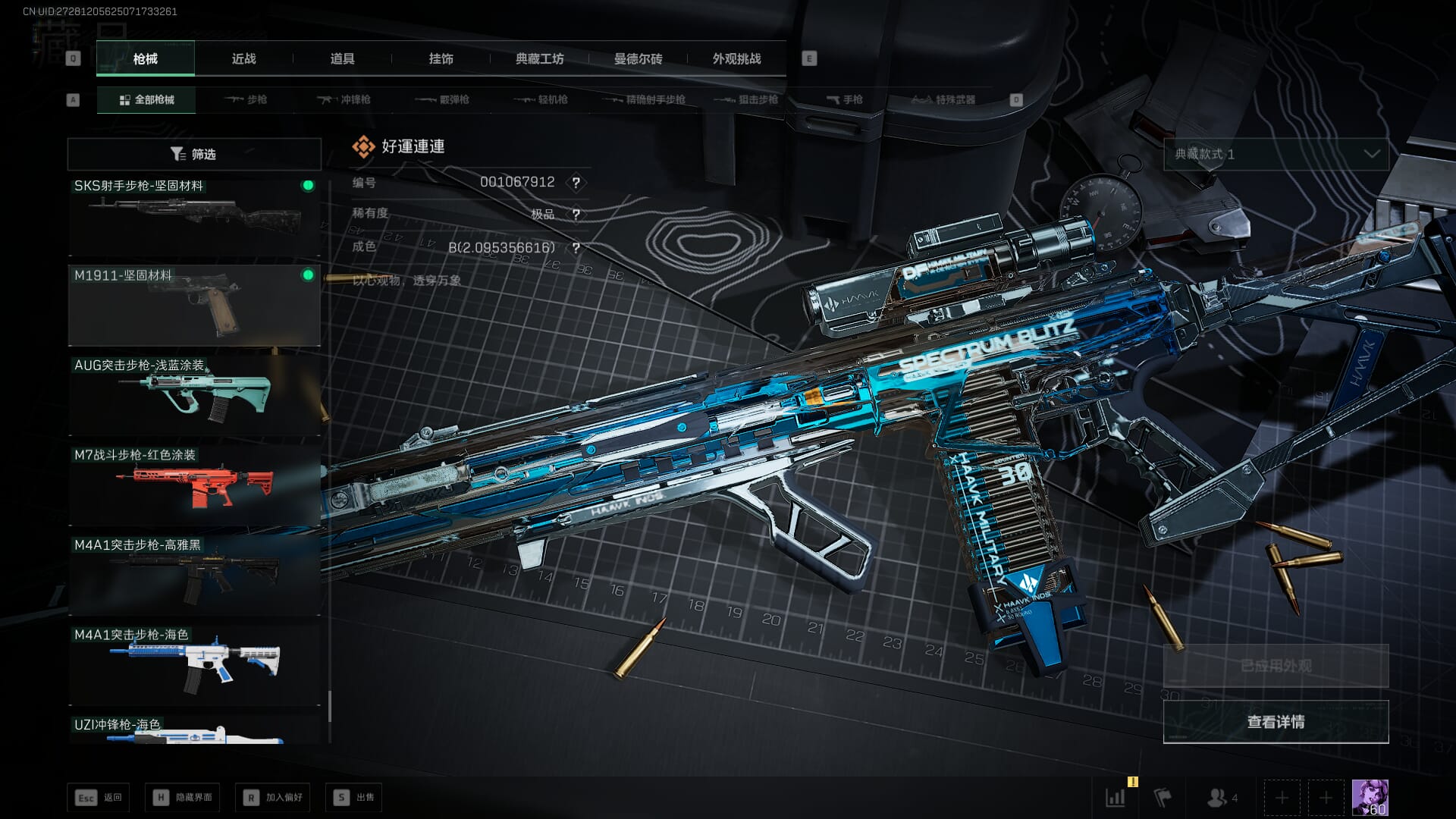
Task: Filter the list by 步枪 rifles
Action: [246, 100]
